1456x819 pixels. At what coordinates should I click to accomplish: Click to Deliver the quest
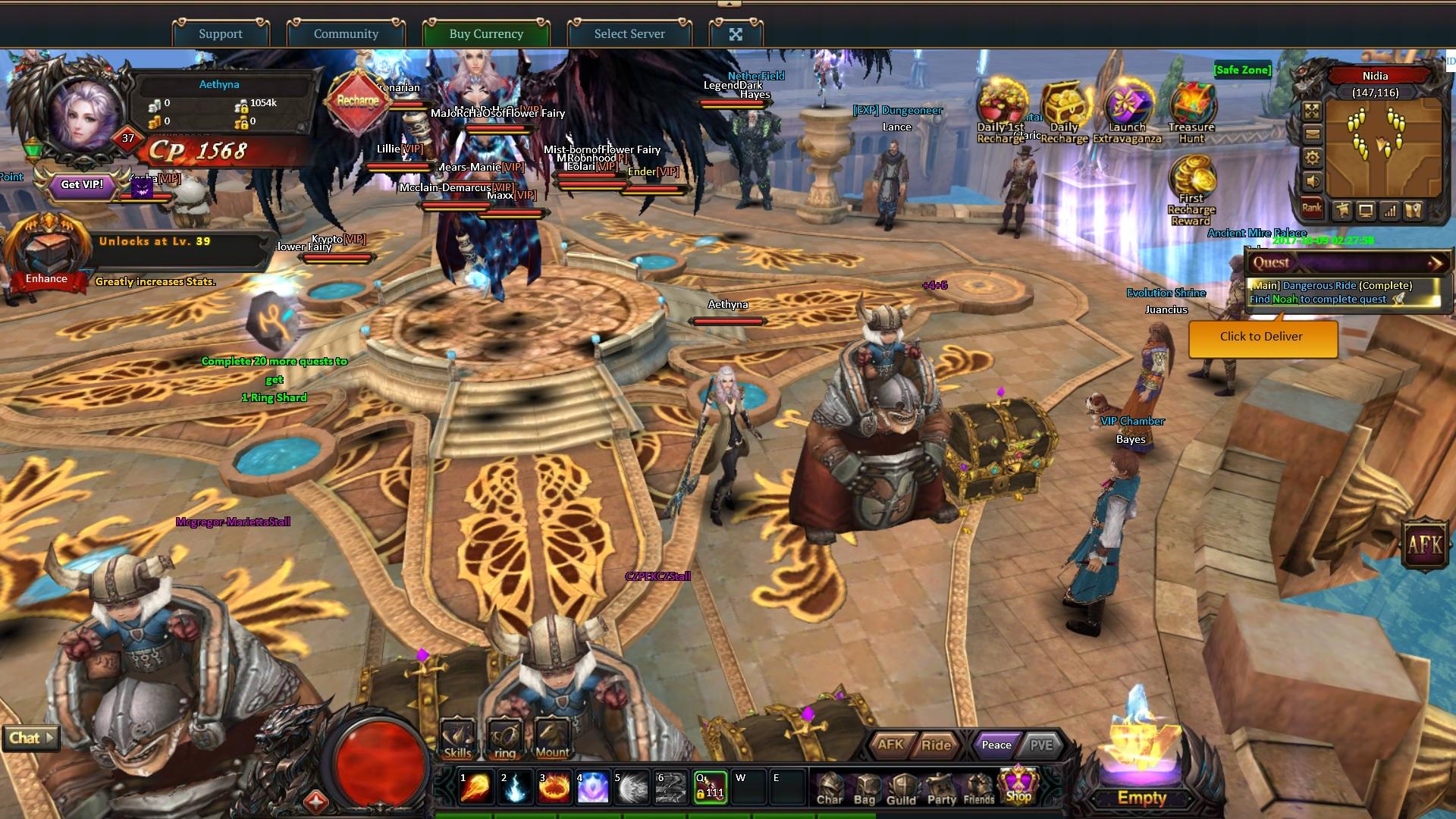tap(1262, 337)
